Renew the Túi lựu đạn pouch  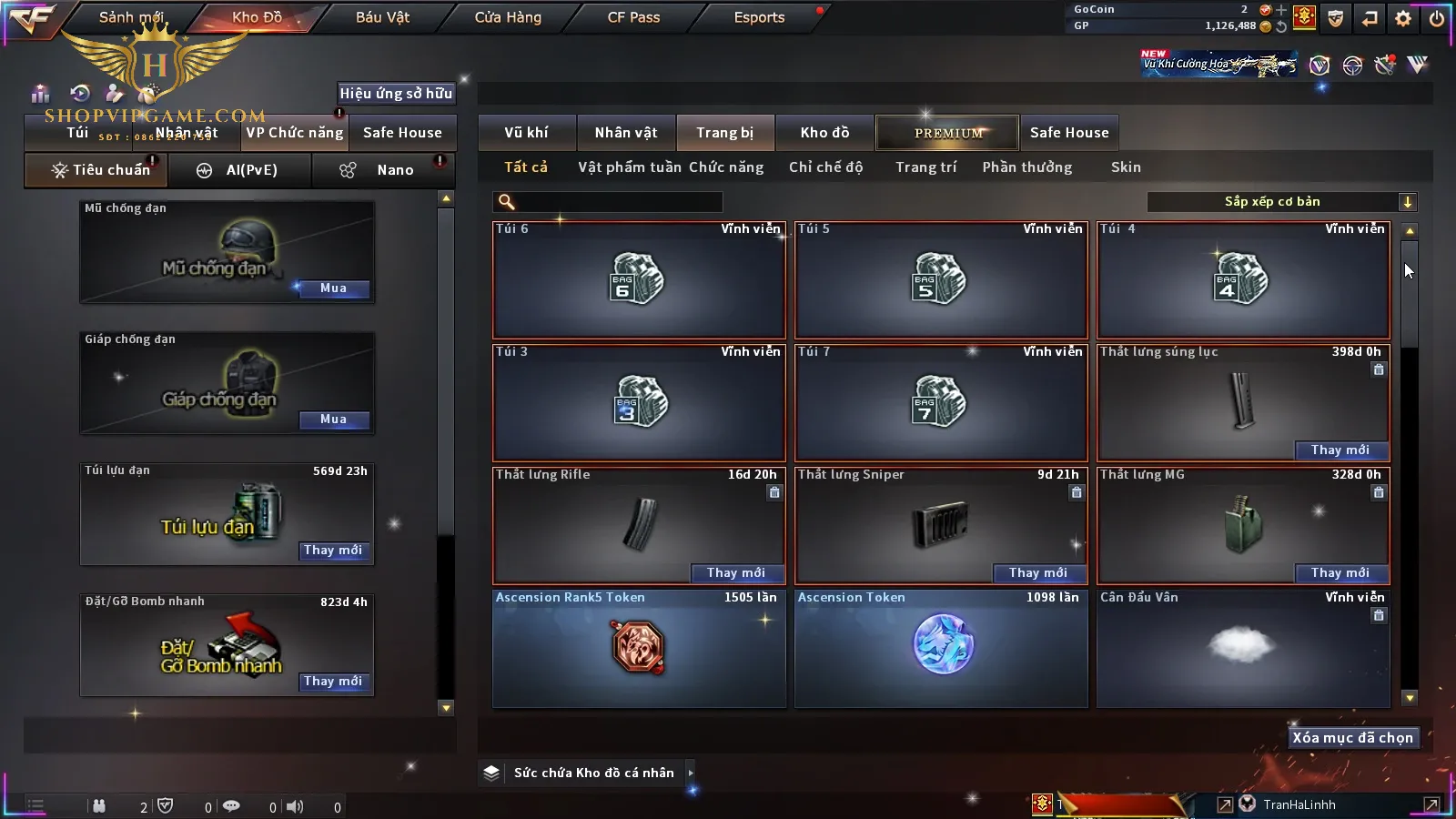(x=333, y=551)
